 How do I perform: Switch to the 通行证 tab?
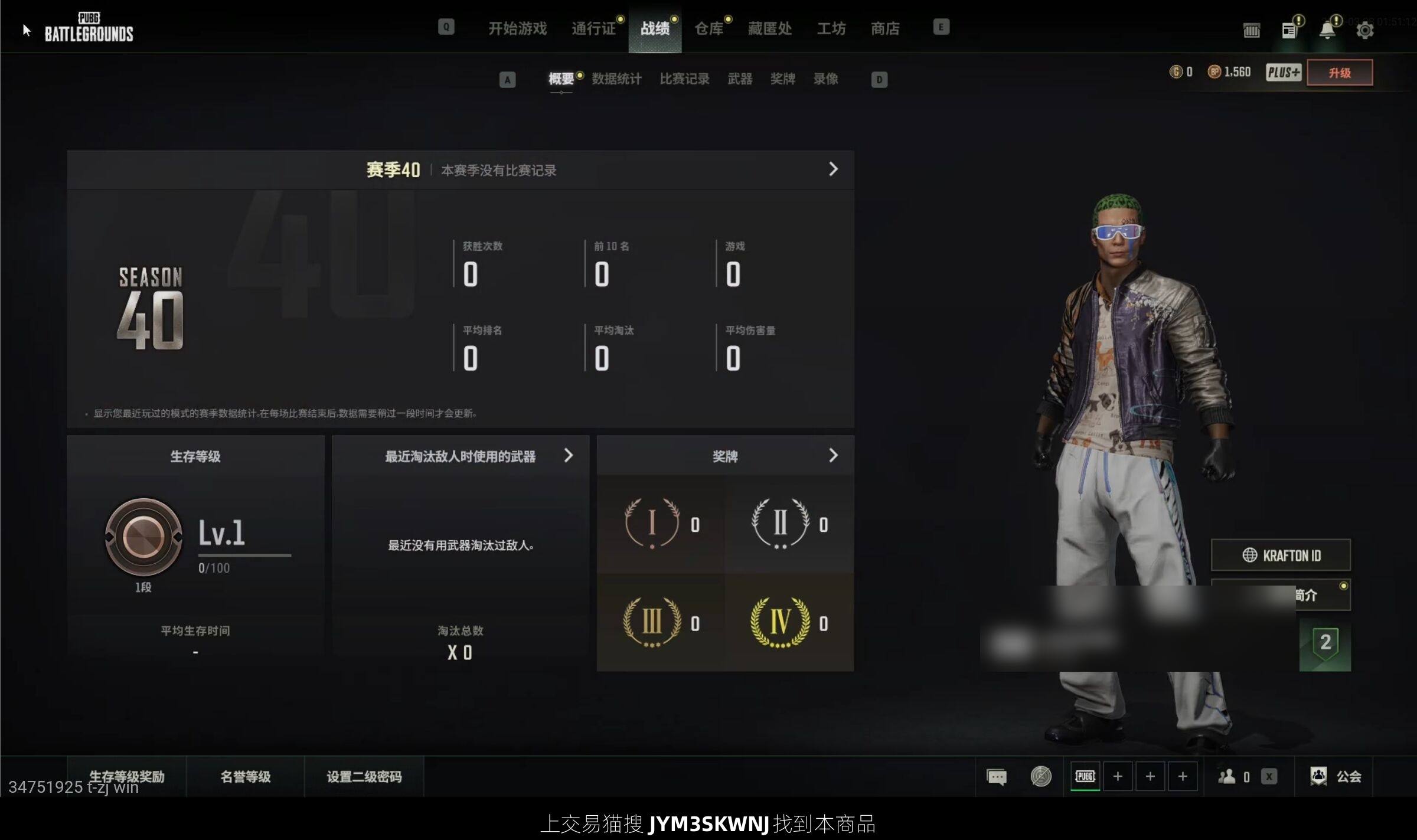[x=593, y=28]
